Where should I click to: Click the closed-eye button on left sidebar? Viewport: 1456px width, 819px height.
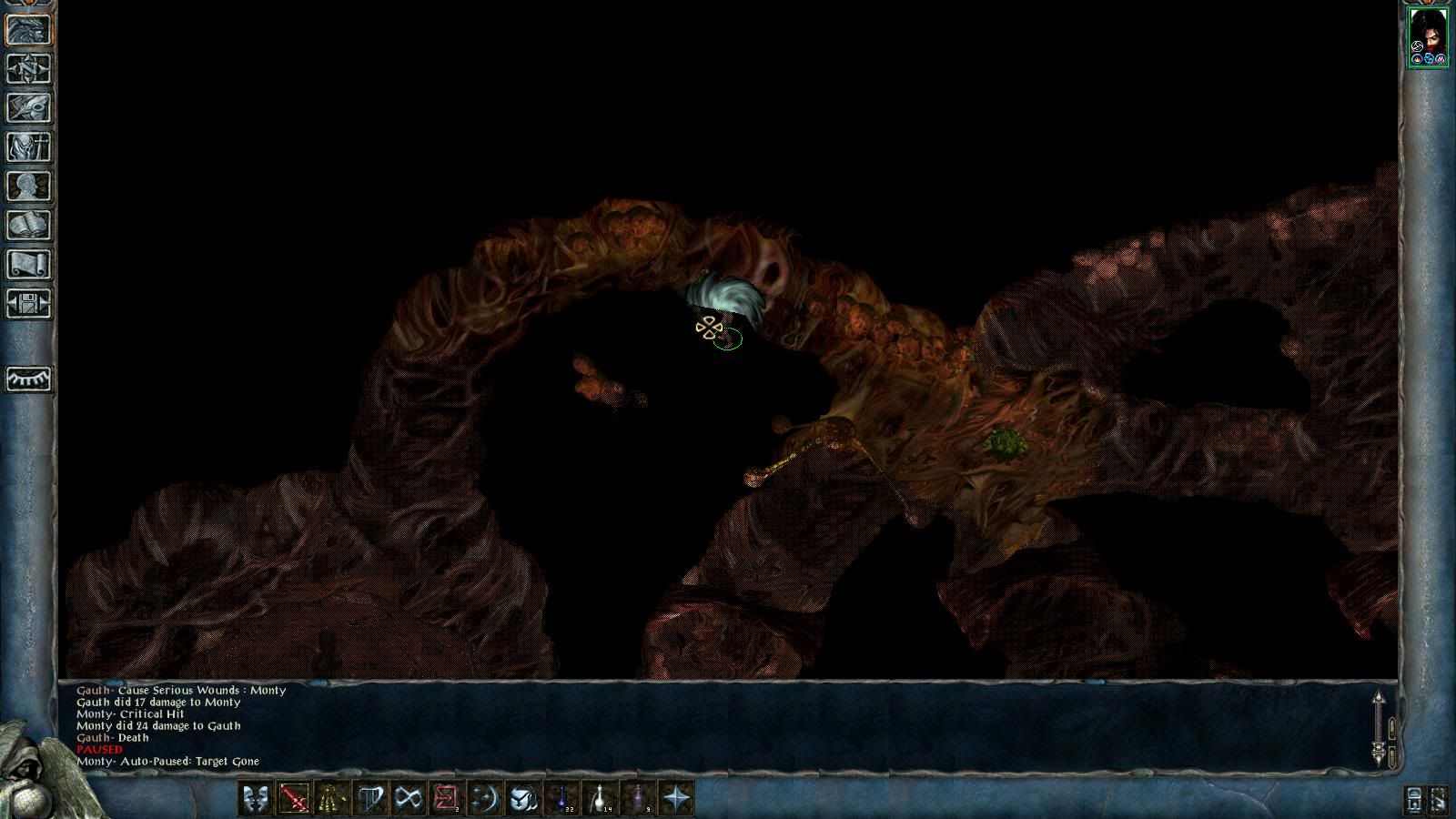pos(29,379)
